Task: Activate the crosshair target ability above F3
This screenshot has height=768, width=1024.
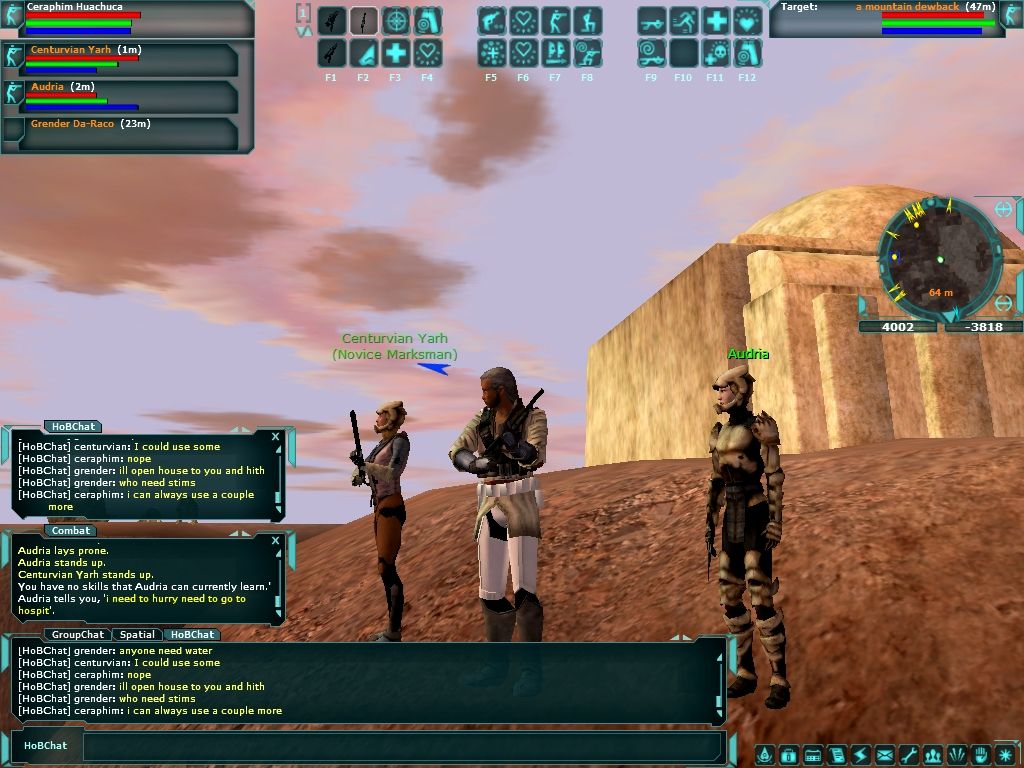Action: [395, 21]
